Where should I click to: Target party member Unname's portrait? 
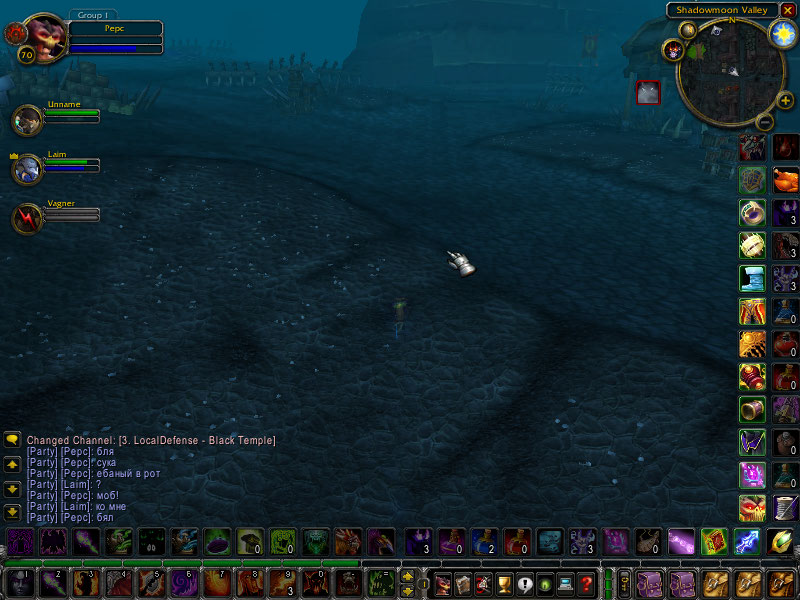tap(27, 120)
